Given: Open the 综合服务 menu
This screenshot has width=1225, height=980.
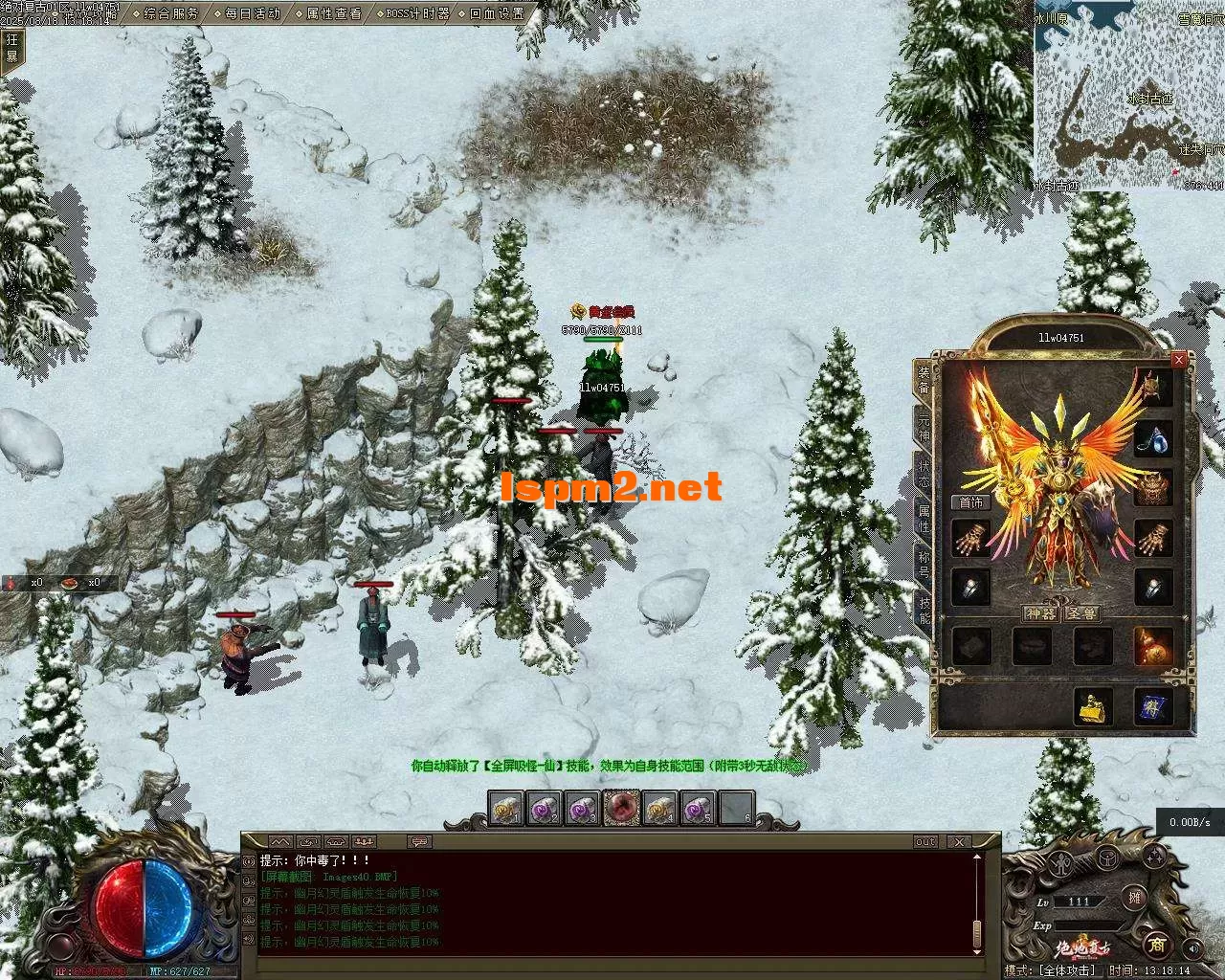Looking at the screenshot, I should [171, 13].
